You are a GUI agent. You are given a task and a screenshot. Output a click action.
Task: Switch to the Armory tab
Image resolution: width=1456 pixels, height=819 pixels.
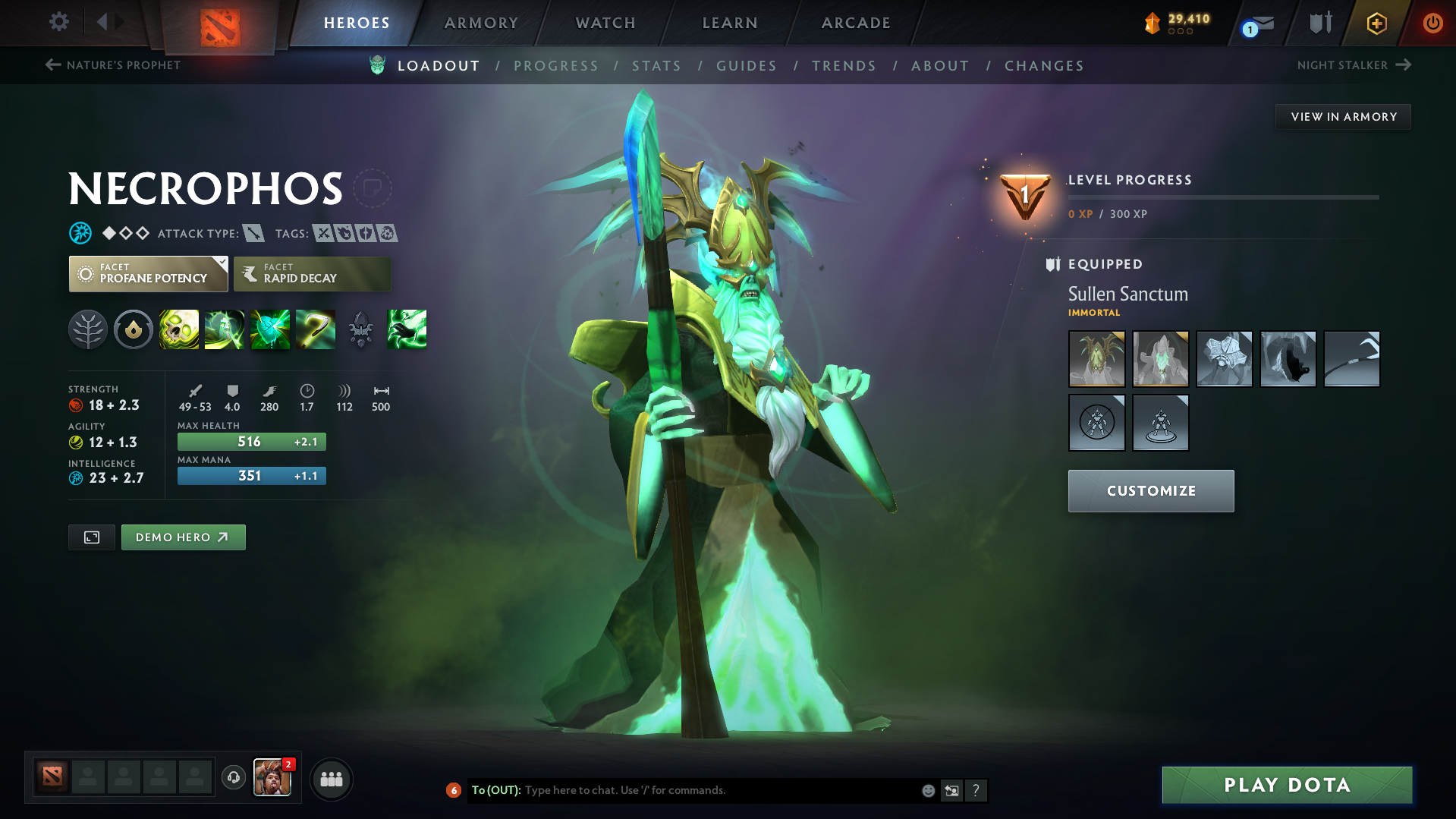[481, 23]
